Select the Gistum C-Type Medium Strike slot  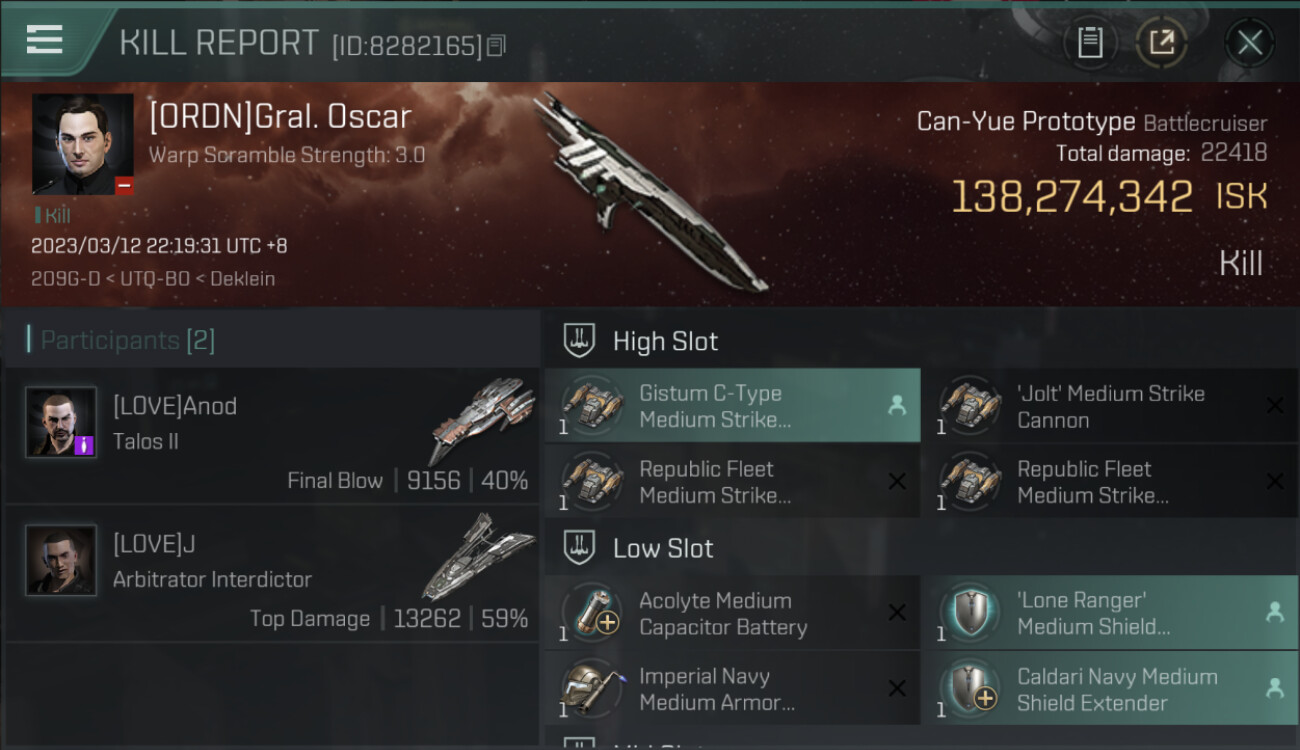pyautogui.click(x=732, y=406)
